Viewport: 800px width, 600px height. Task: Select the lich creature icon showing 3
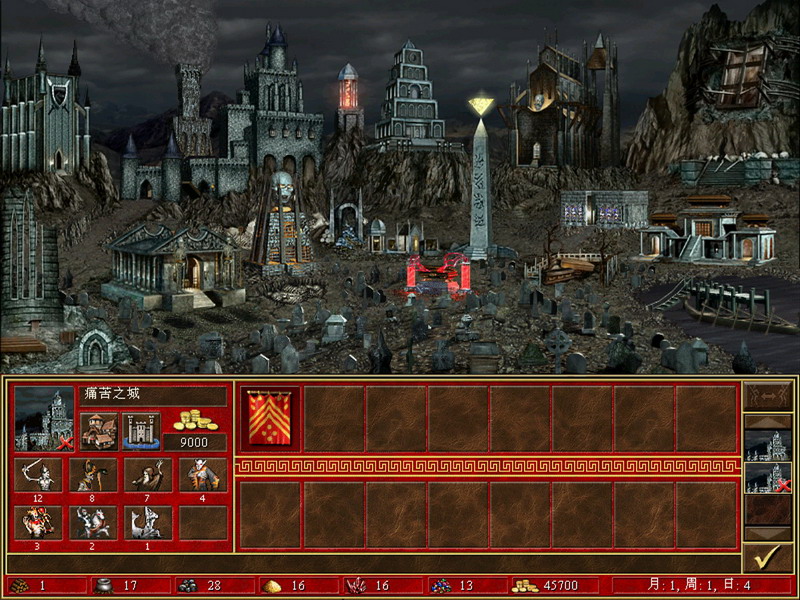[38, 521]
